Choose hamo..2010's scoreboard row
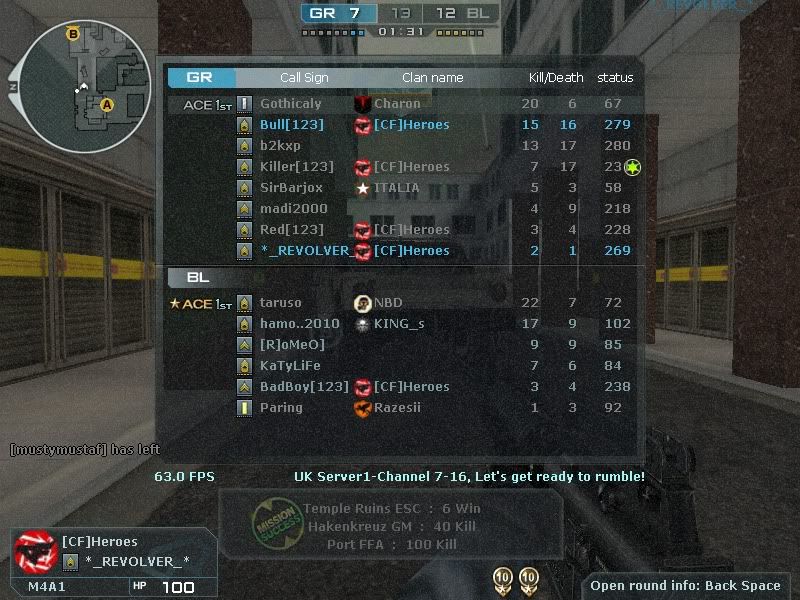 [299, 324]
